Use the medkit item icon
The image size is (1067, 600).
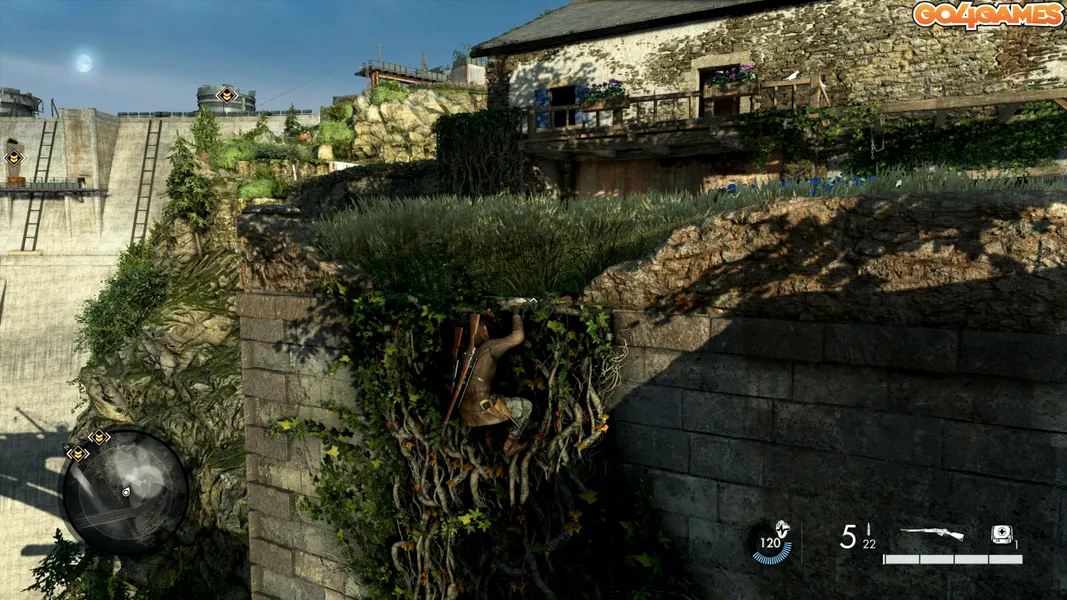pos(1001,534)
